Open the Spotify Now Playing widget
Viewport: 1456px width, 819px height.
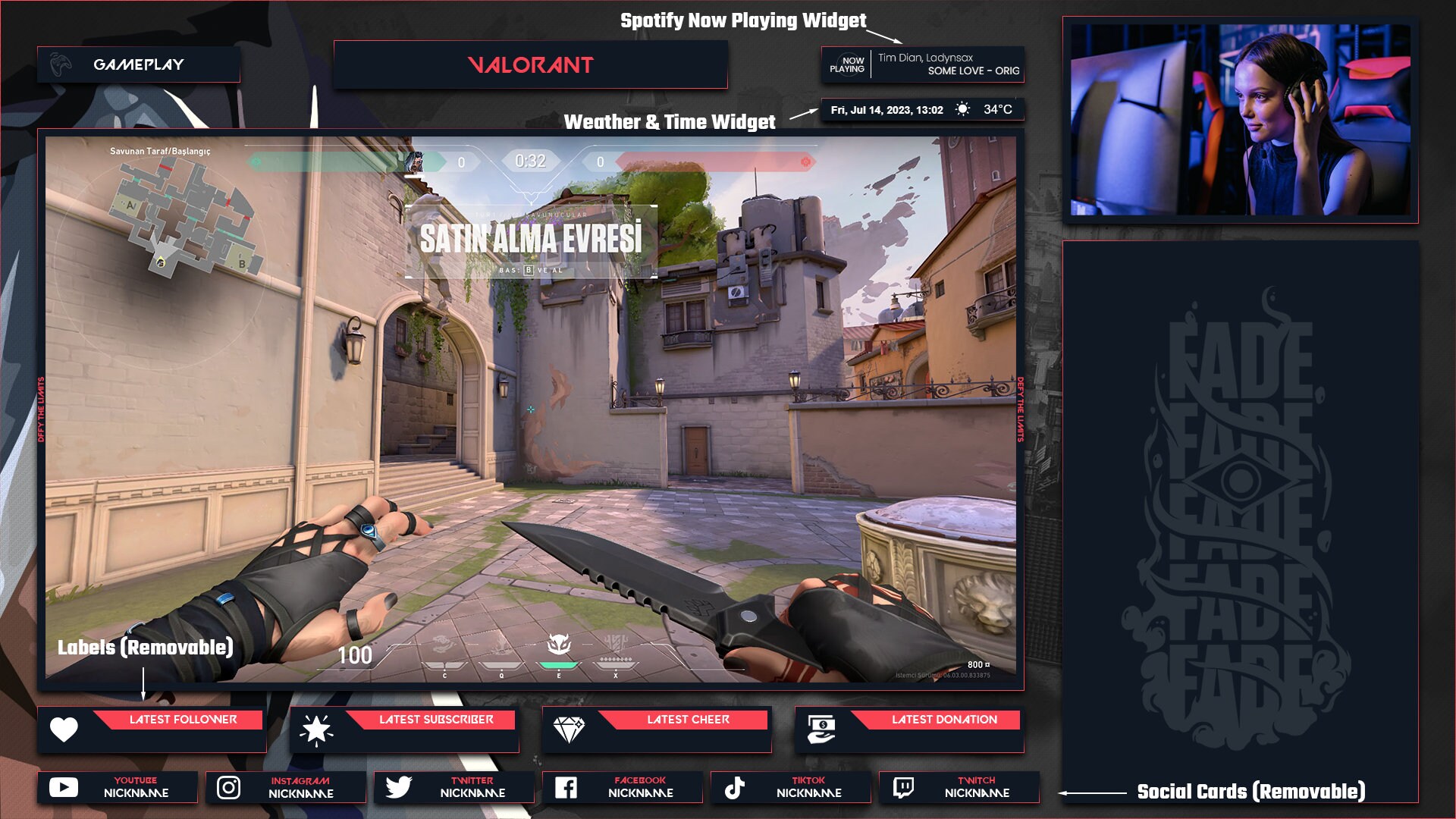coord(924,64)
